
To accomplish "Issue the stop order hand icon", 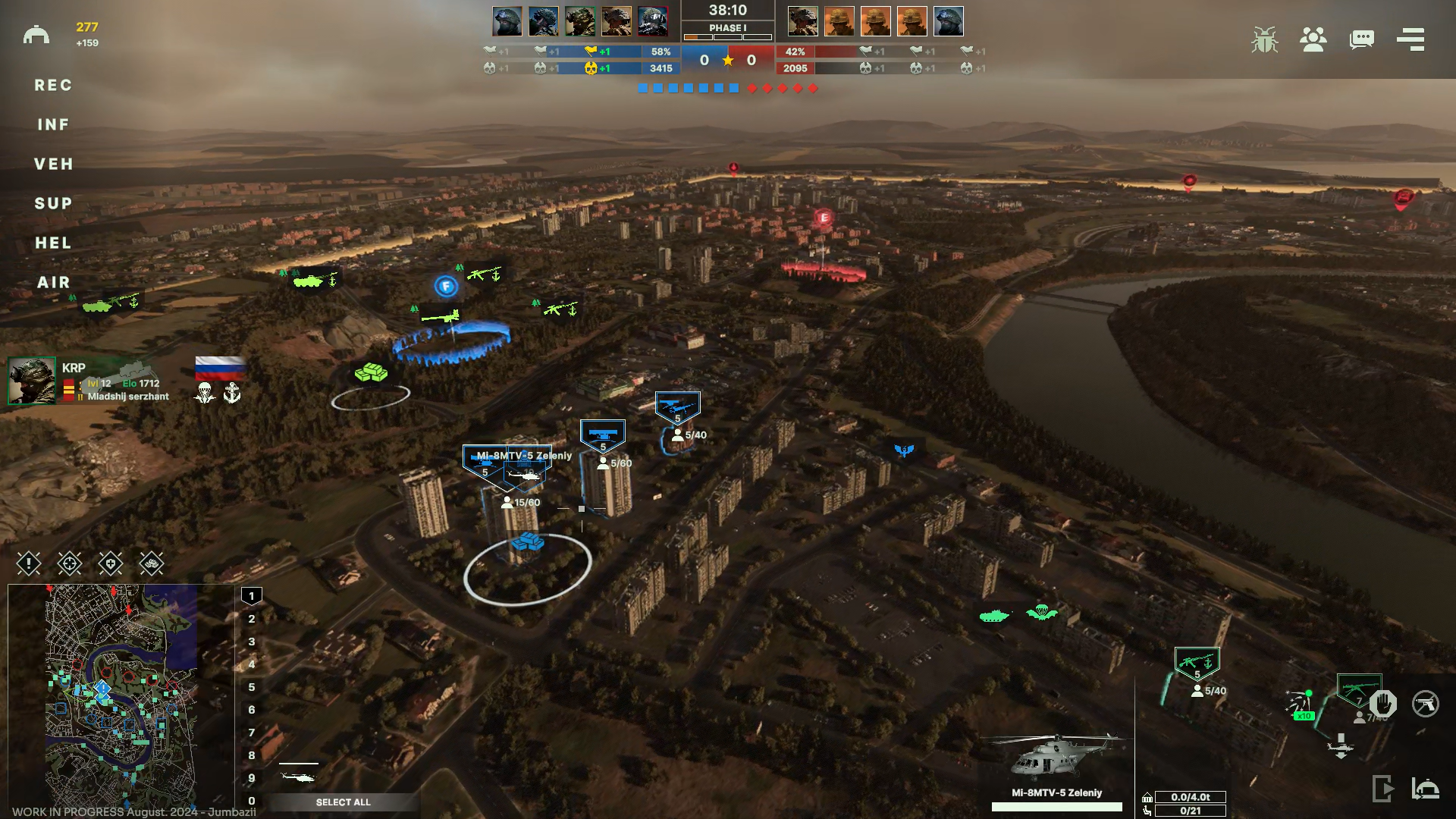I will tap(1383, 704).
